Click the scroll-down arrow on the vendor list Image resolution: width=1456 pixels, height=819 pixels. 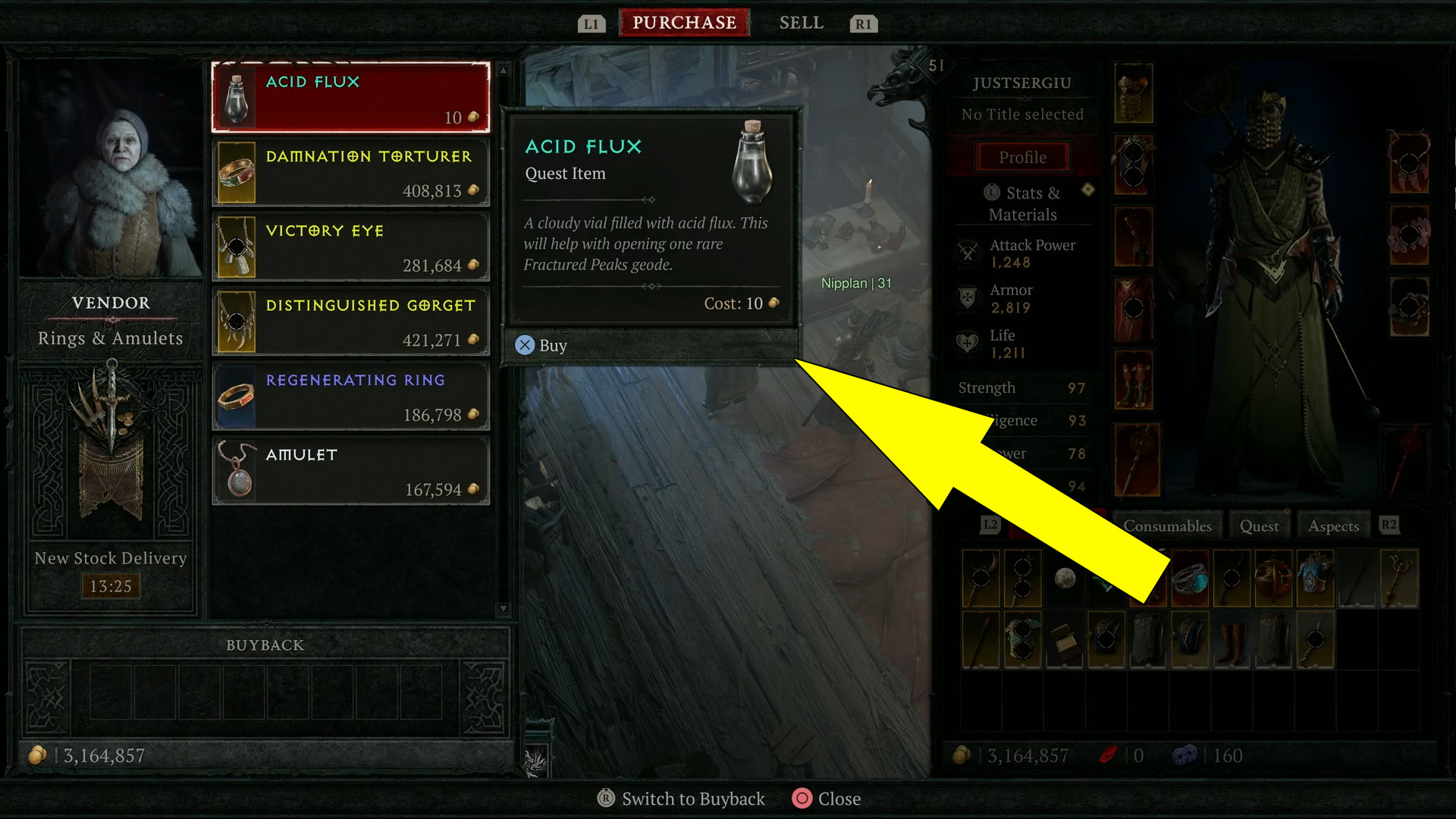[503, 609]
